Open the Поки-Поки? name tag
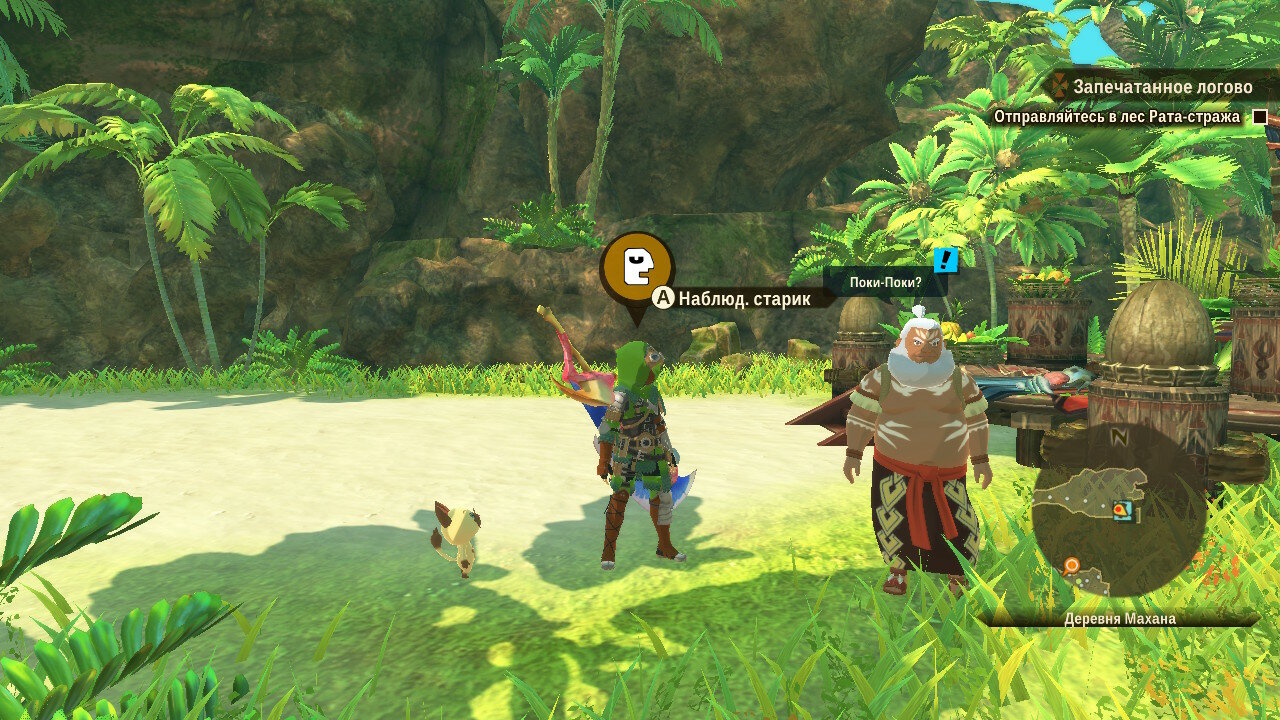 tap(884, 283)
